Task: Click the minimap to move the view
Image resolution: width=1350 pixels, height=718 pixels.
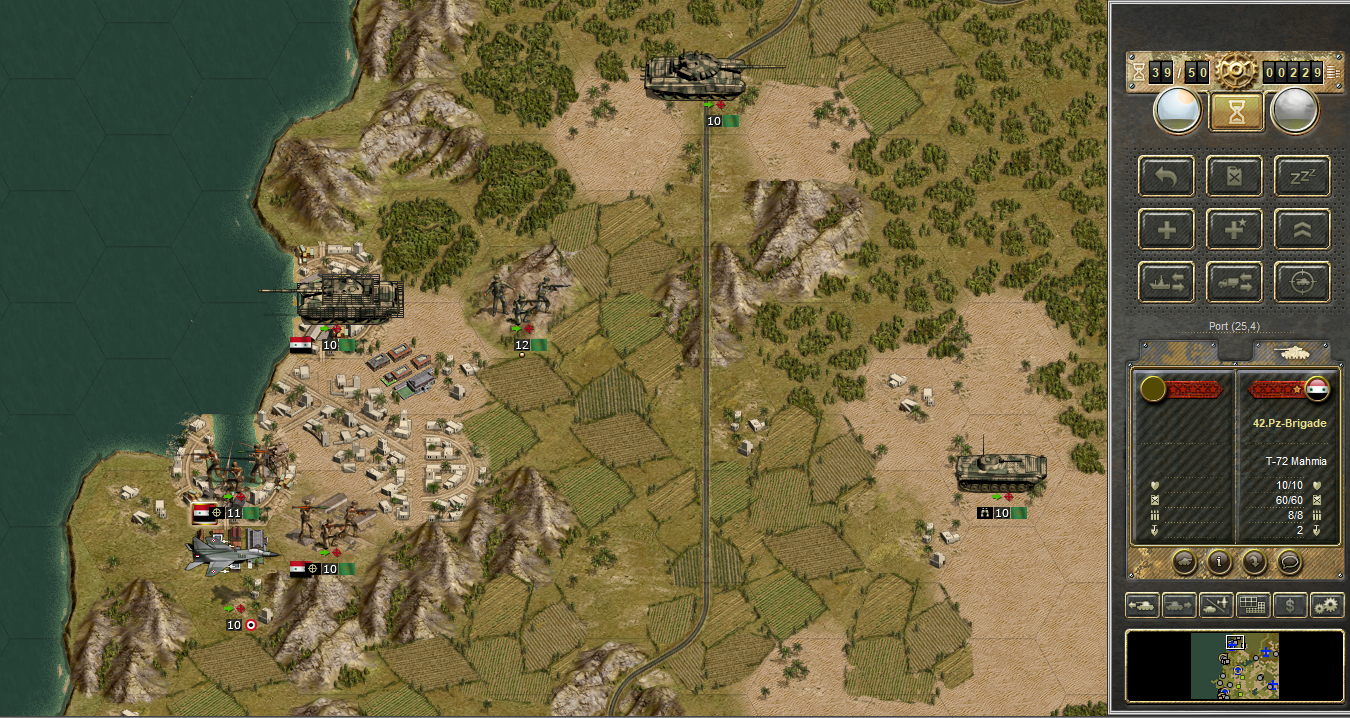Action: (x=1235, y=665)
